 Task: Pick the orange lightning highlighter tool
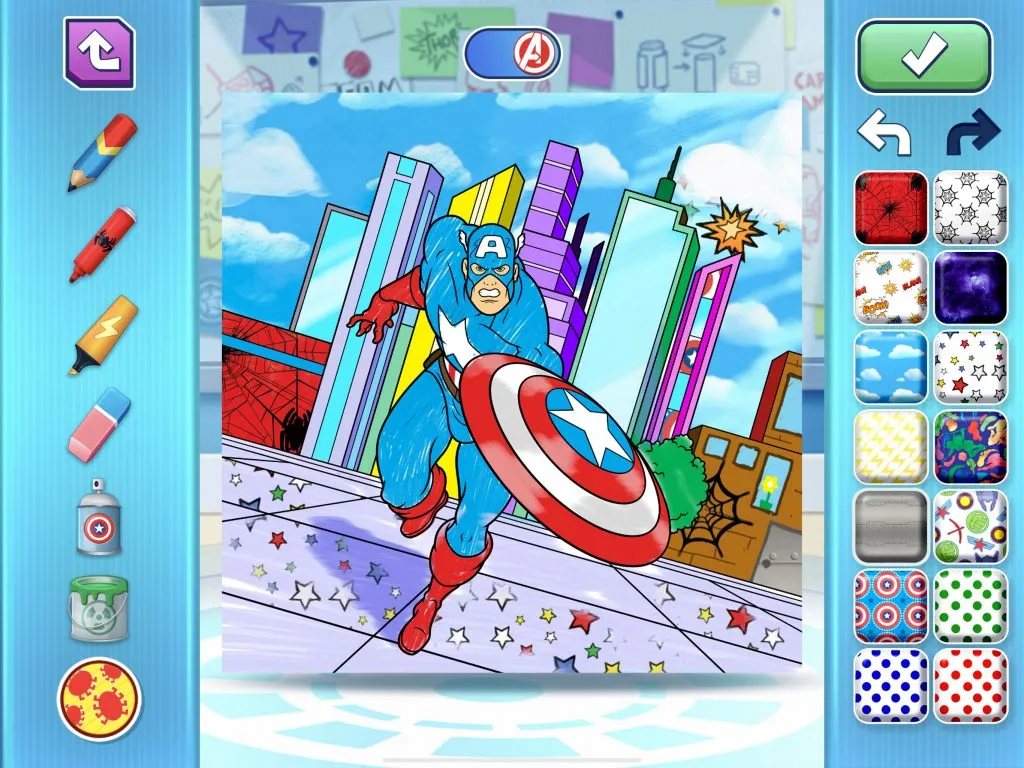pos(102,335)
